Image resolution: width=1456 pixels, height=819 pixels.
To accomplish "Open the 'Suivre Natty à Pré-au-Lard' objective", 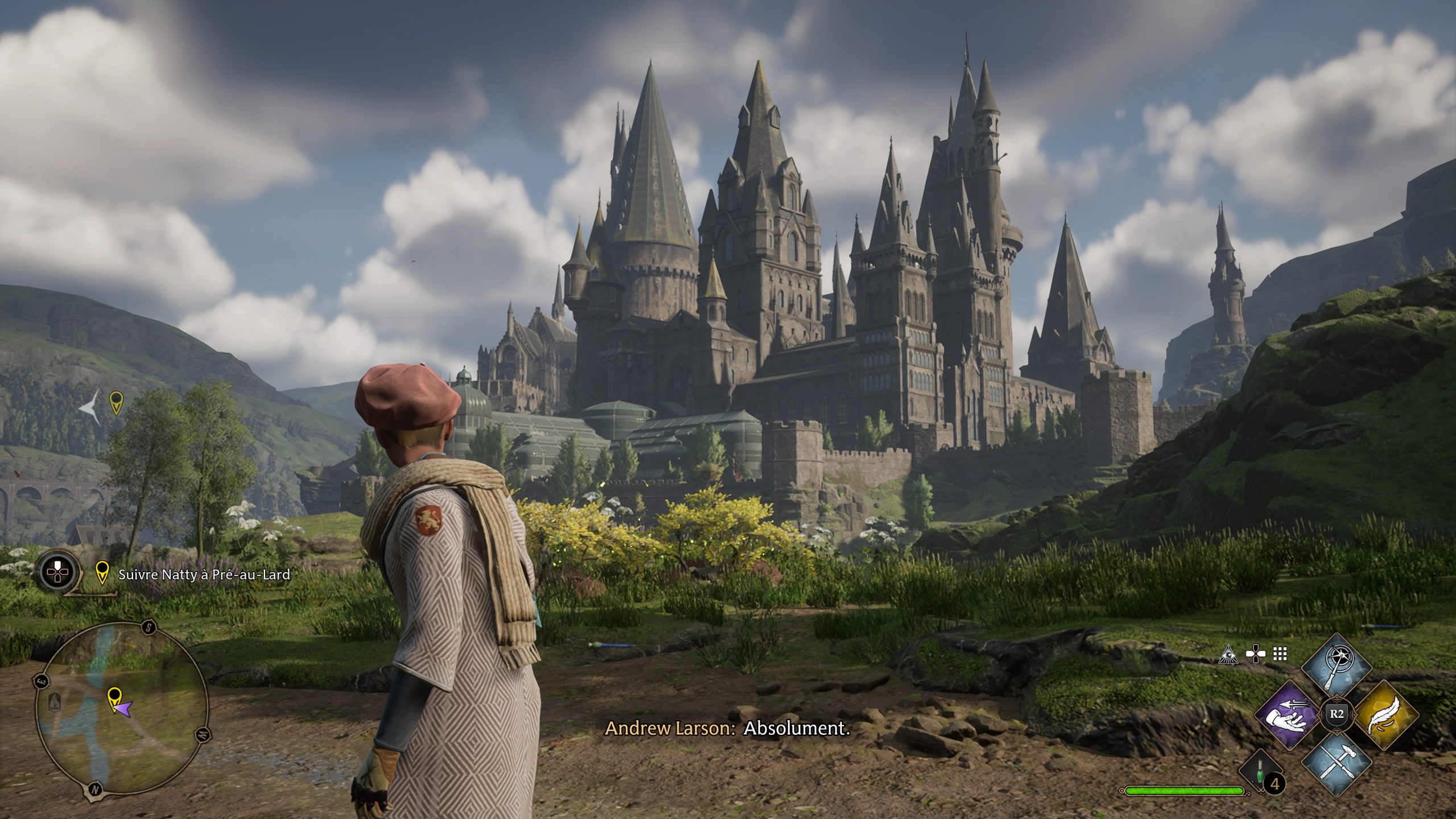I will point(204,575).
